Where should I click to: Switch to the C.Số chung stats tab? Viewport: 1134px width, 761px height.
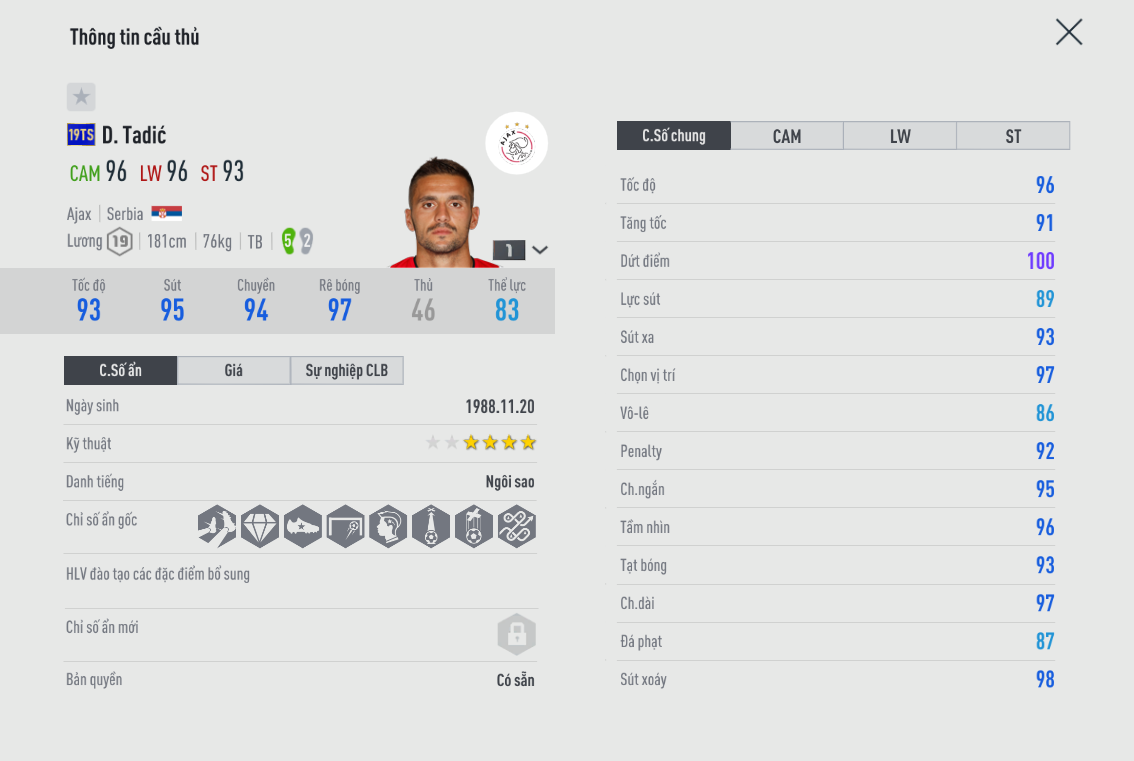[x=674, y=136]
